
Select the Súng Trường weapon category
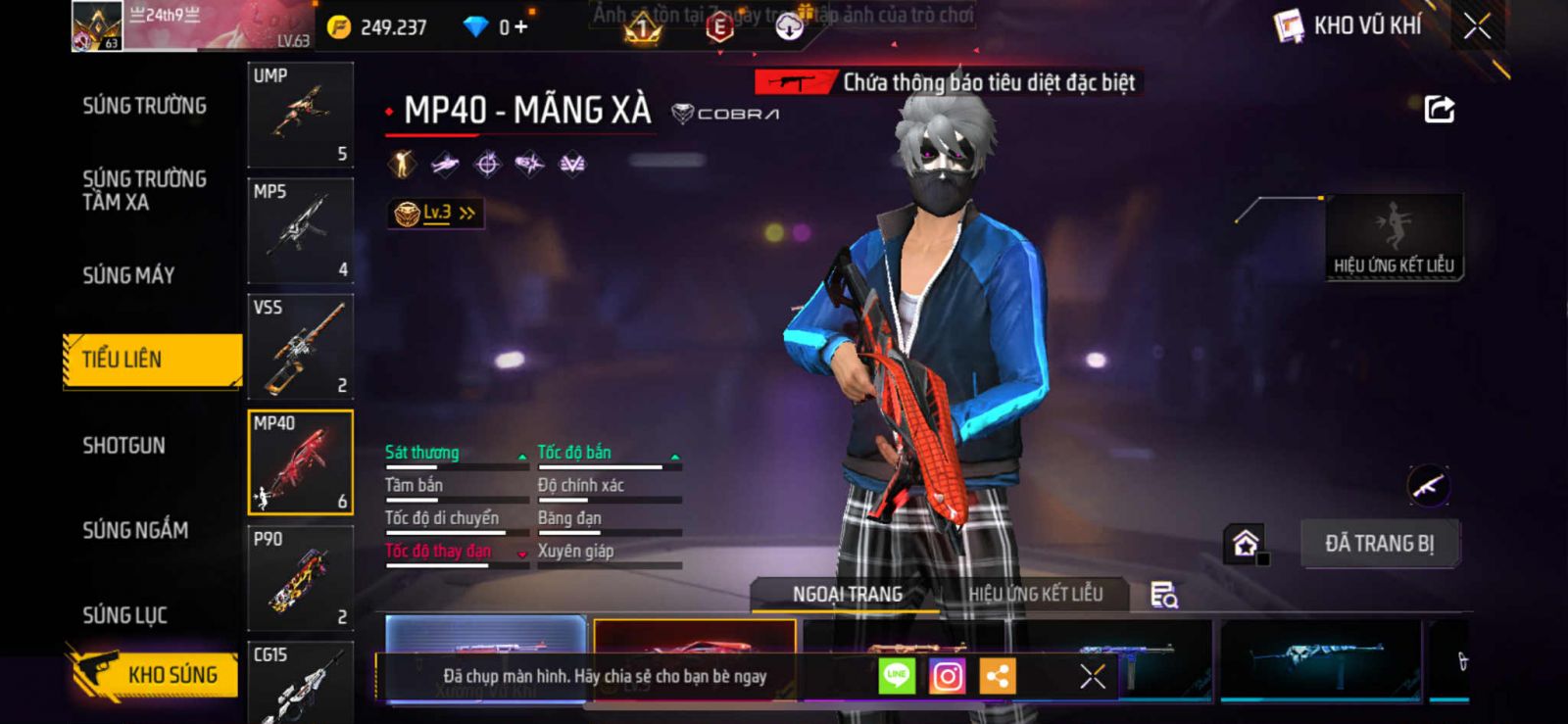click(x=144, y=106)
